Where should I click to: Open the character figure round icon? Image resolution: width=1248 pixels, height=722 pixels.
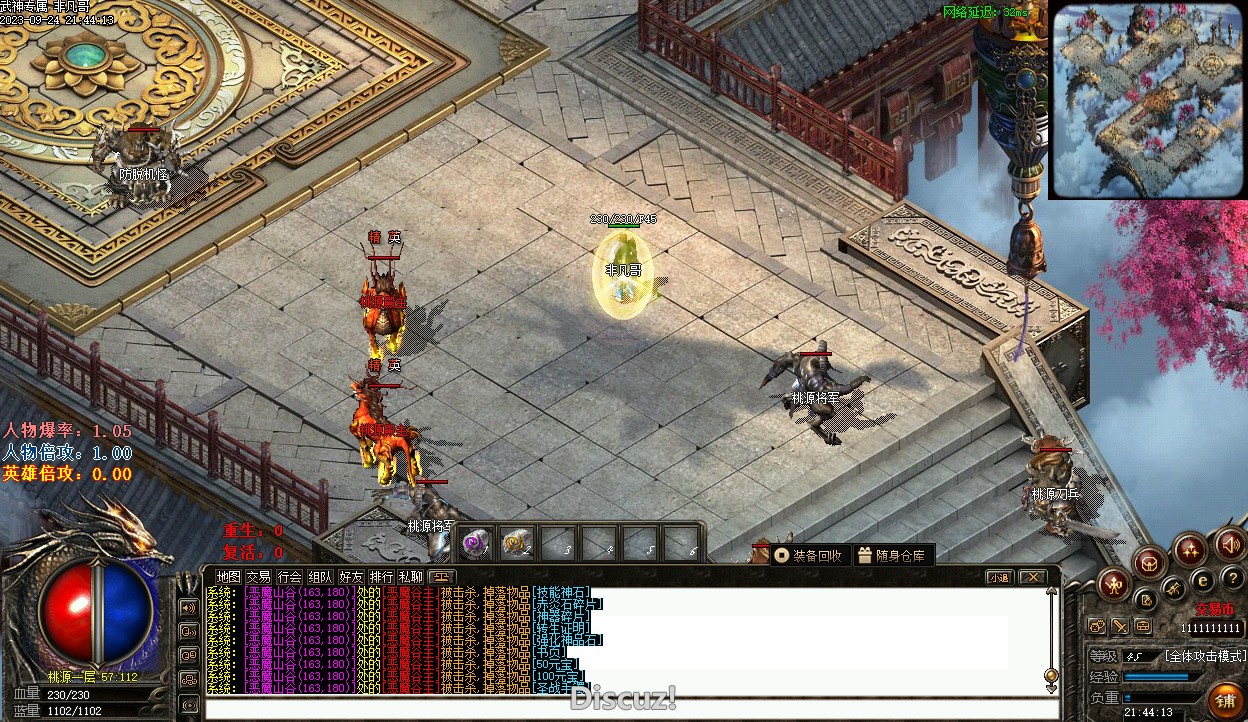(x=1114, y=584)
